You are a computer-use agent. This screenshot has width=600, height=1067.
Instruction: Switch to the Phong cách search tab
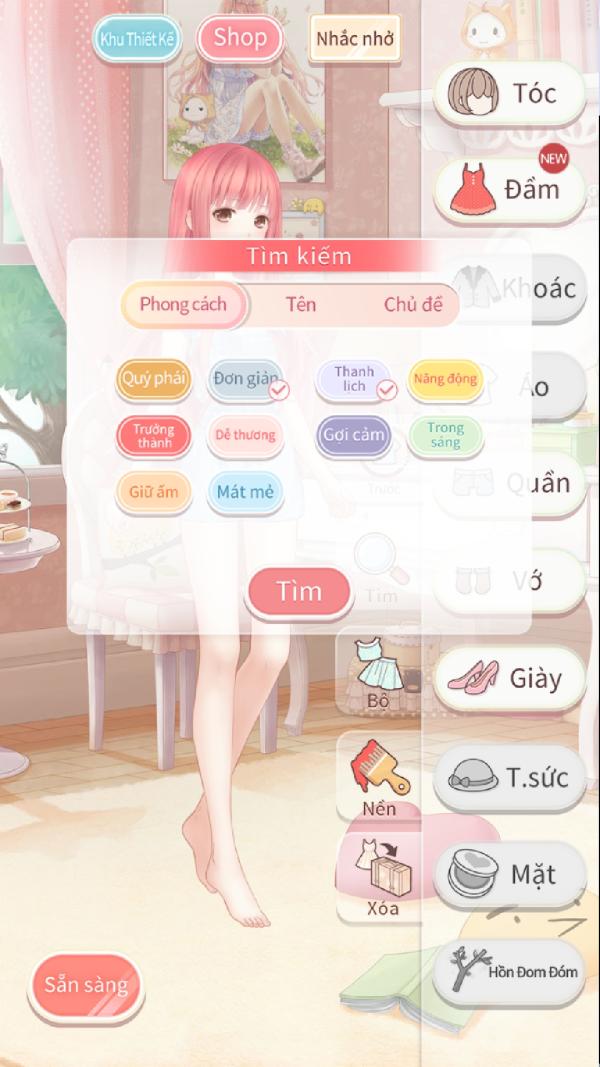pos(183,305)
